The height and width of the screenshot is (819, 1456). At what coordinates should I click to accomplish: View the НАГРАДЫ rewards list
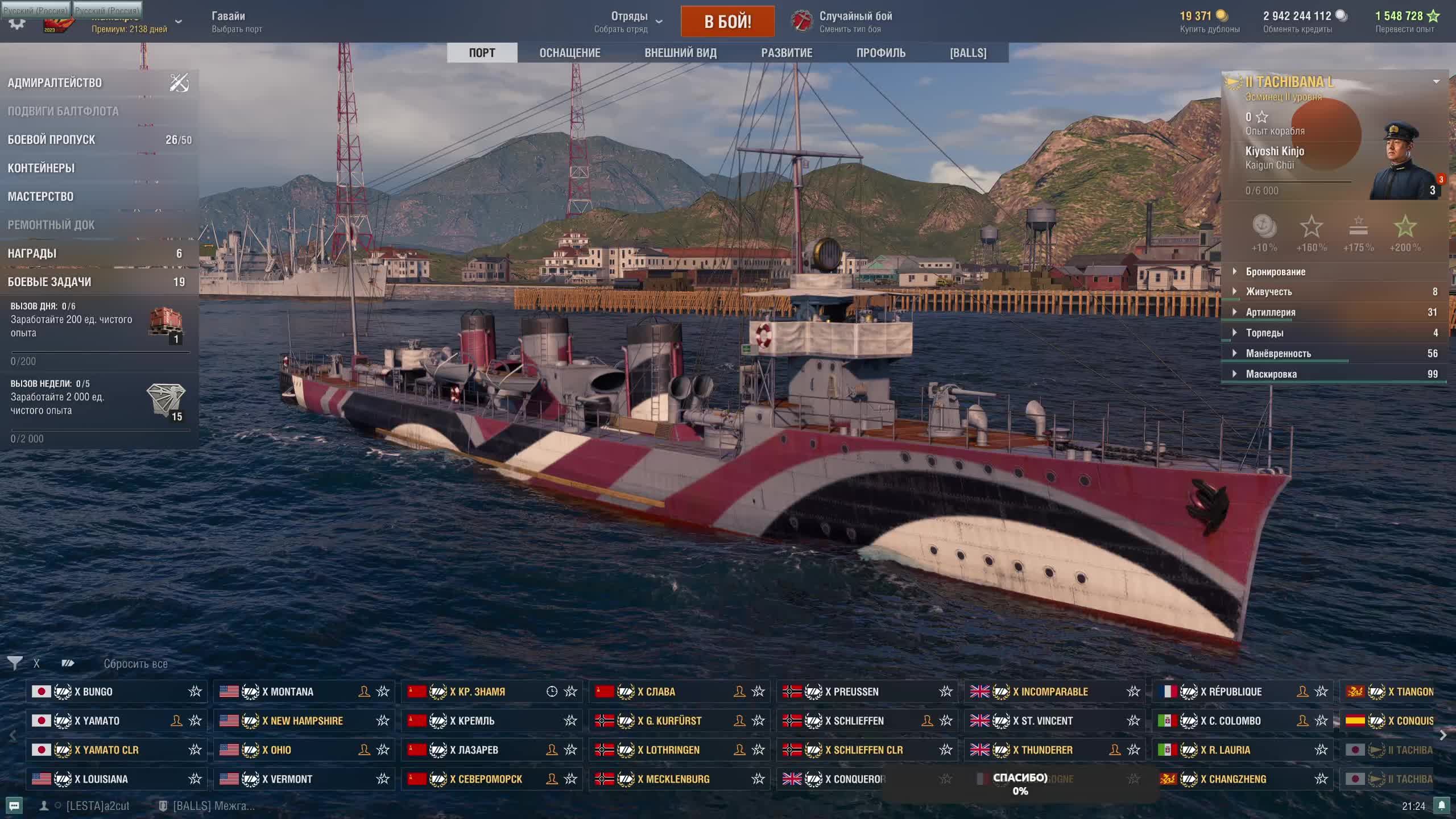[x=32, y=254]
